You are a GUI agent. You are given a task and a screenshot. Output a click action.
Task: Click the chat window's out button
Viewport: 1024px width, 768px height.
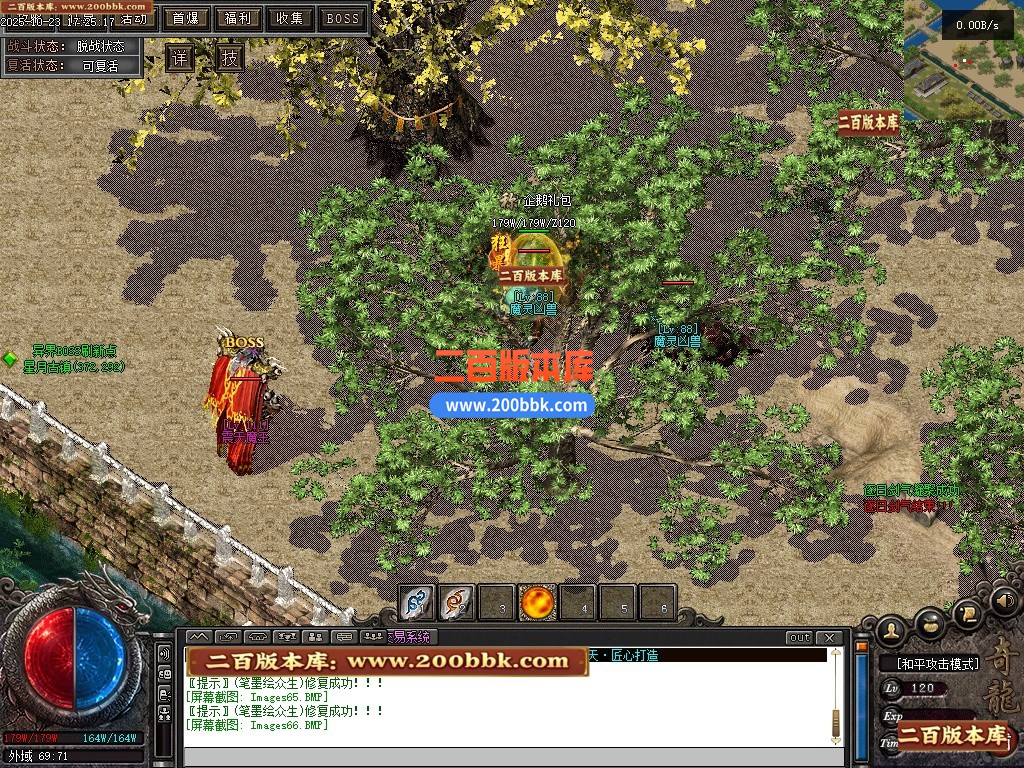799,638
